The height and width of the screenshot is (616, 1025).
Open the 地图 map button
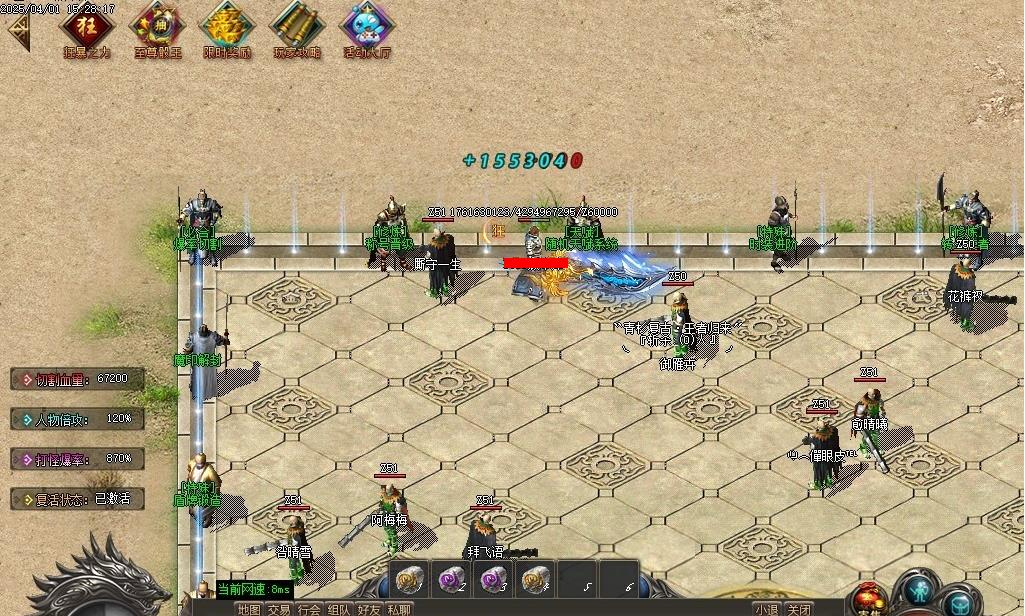pyautogui.click(x=249, y=609)
